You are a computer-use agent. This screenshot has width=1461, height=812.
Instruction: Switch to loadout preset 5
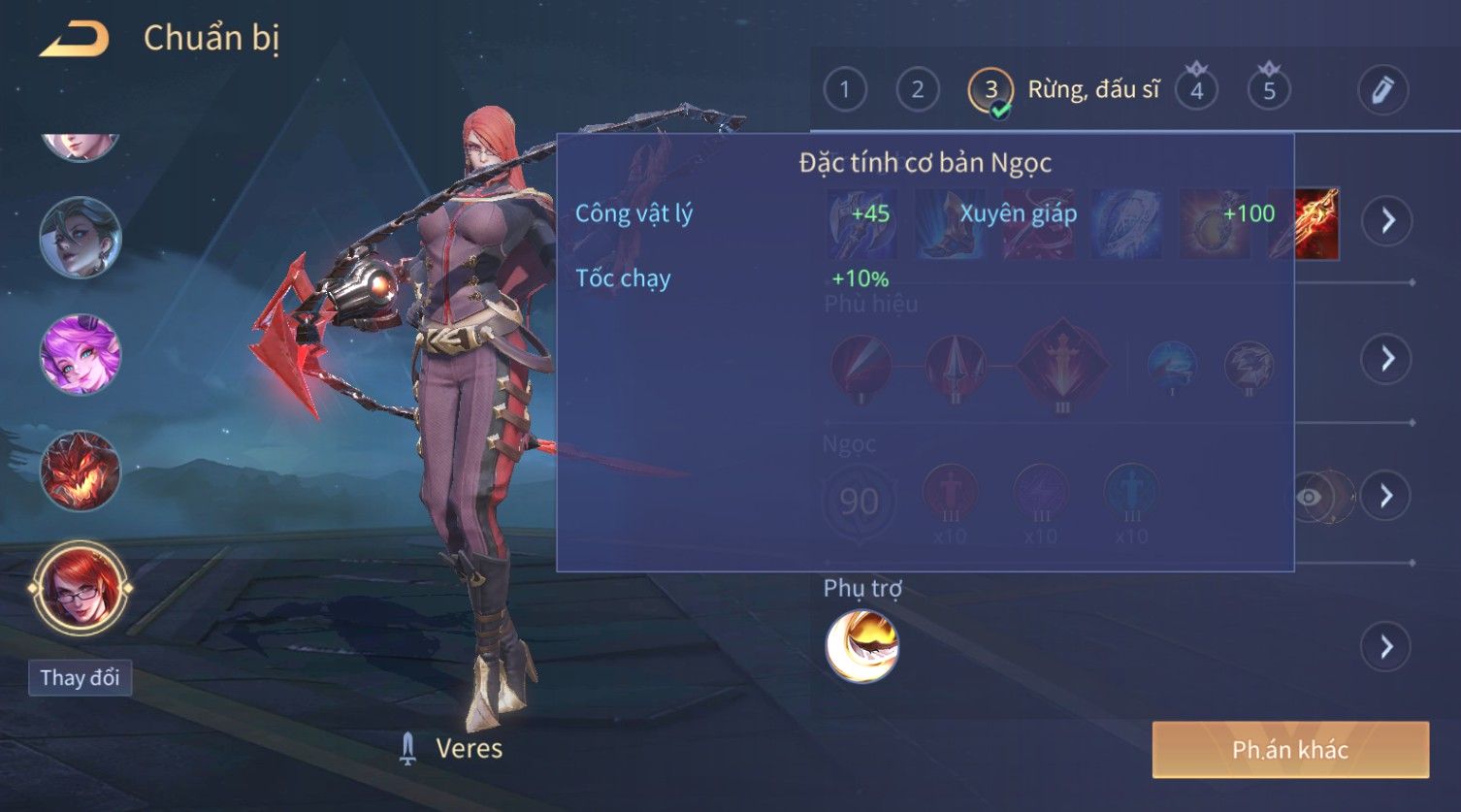(1269, 90)
